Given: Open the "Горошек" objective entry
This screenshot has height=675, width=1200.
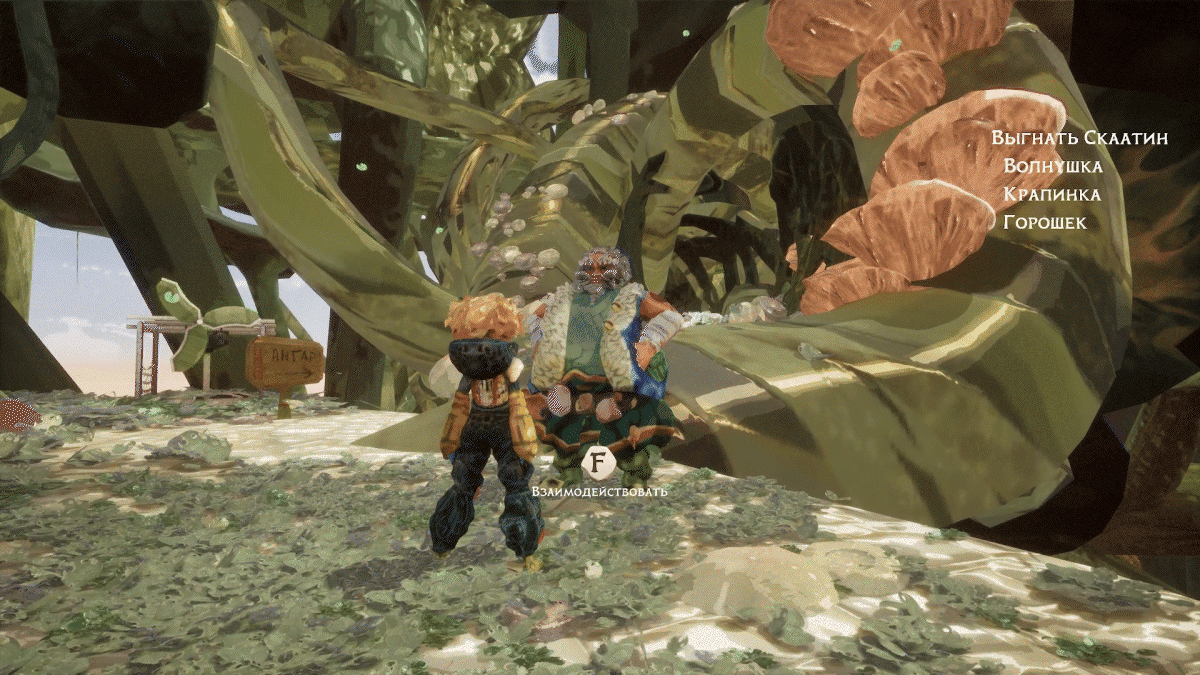Looking at the screenshot, I should [x=1044, y=222].
